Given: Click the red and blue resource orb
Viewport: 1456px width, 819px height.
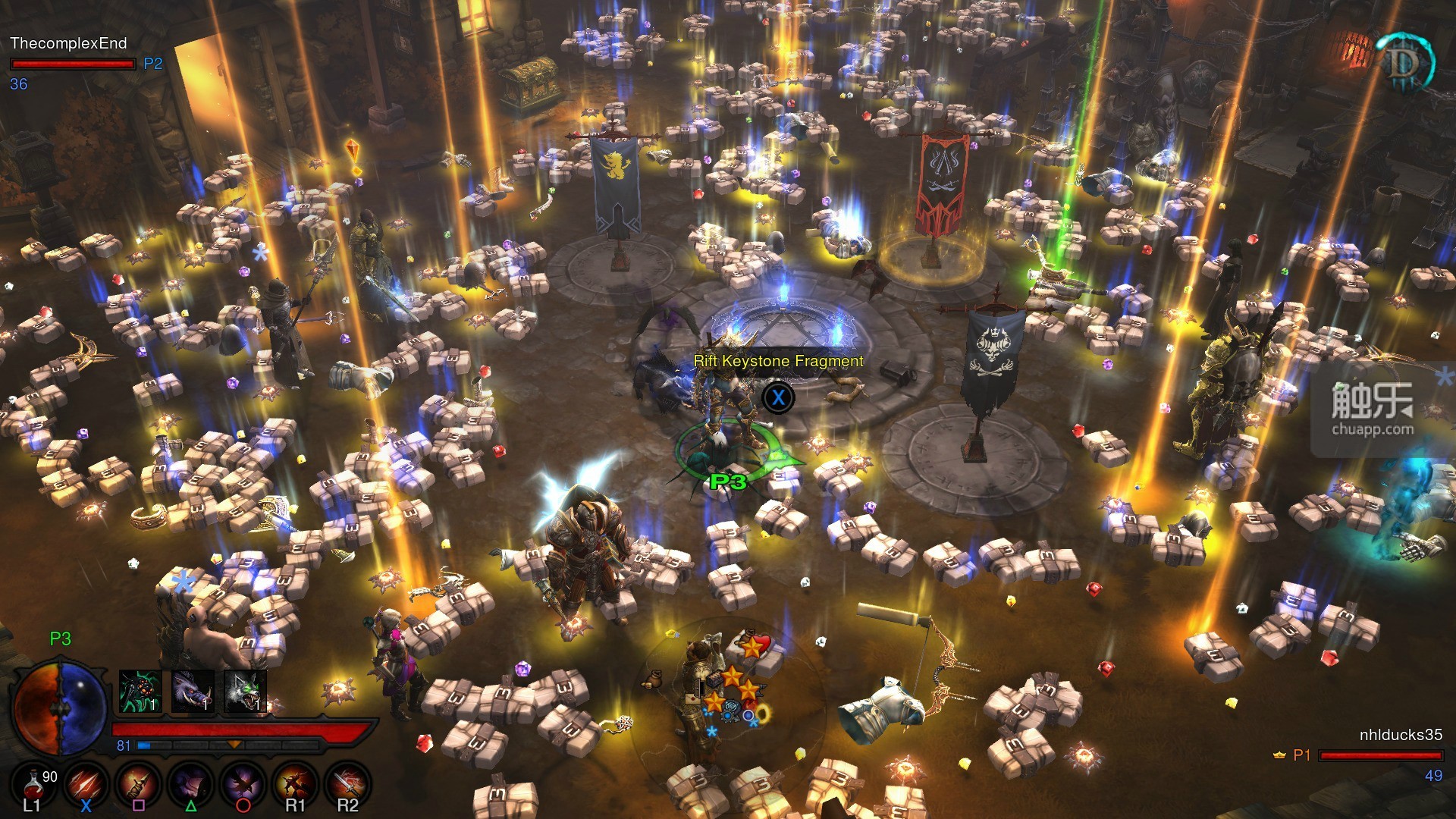Looking at the screenshot, I should (61, 707).
